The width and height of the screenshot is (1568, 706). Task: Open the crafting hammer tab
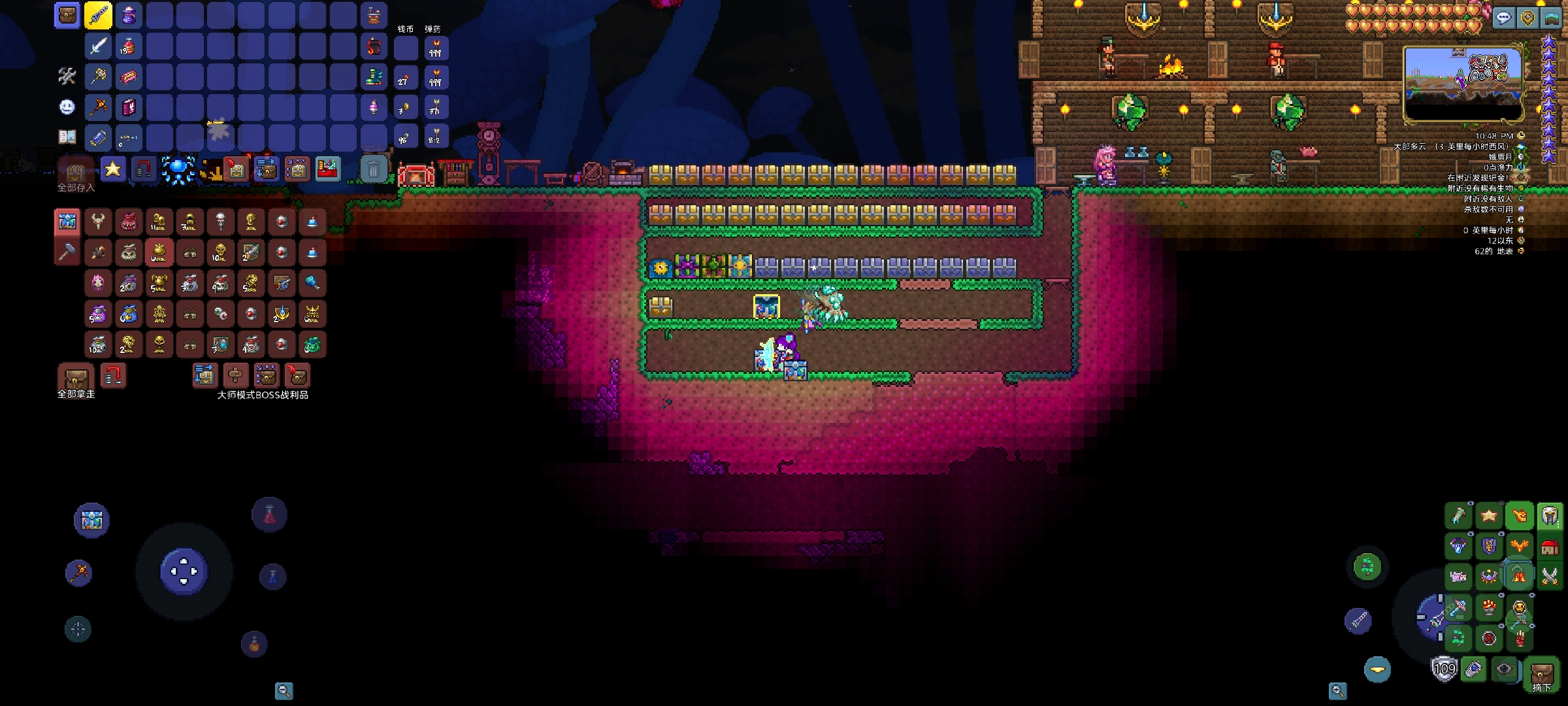pos(67,252)
